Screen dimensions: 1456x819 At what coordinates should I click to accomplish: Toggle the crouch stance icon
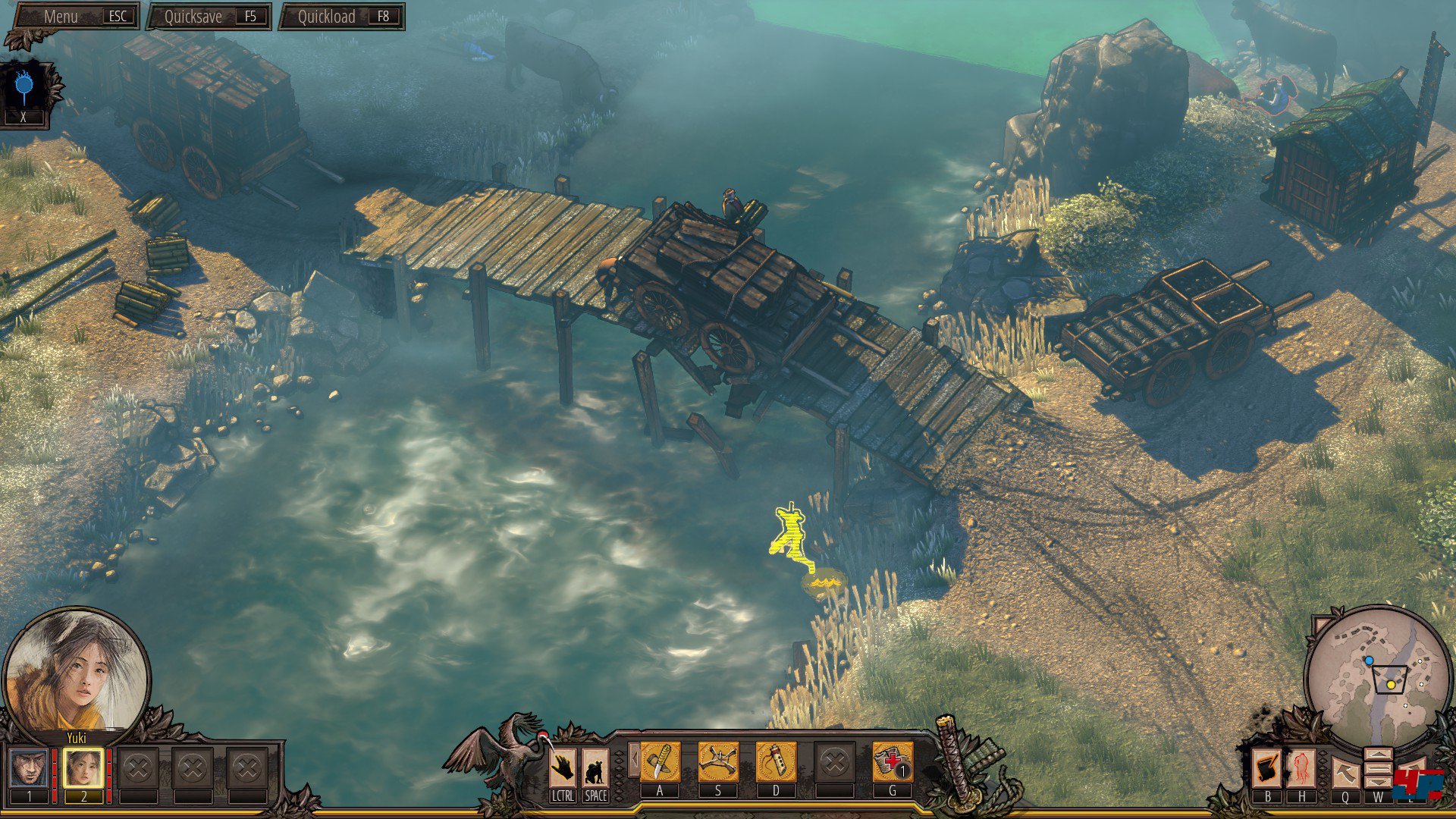(595, 767)
